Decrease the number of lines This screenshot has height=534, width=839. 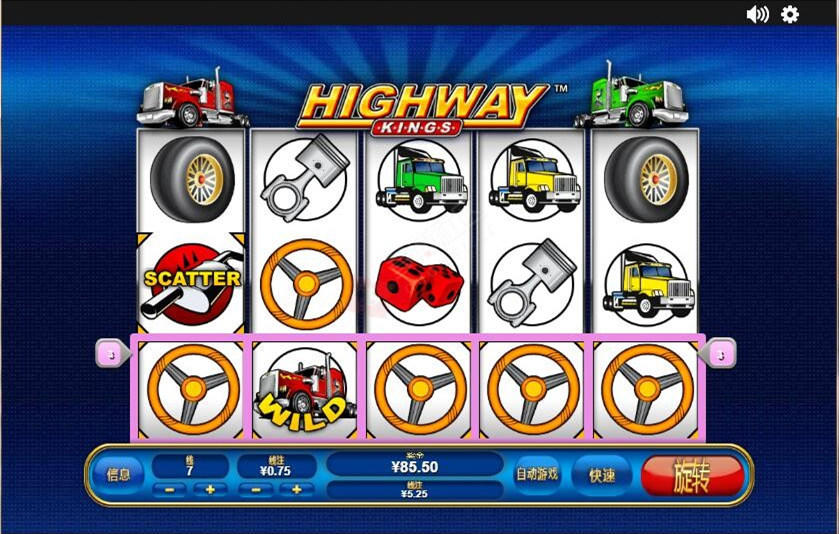[x=169, y=490]
